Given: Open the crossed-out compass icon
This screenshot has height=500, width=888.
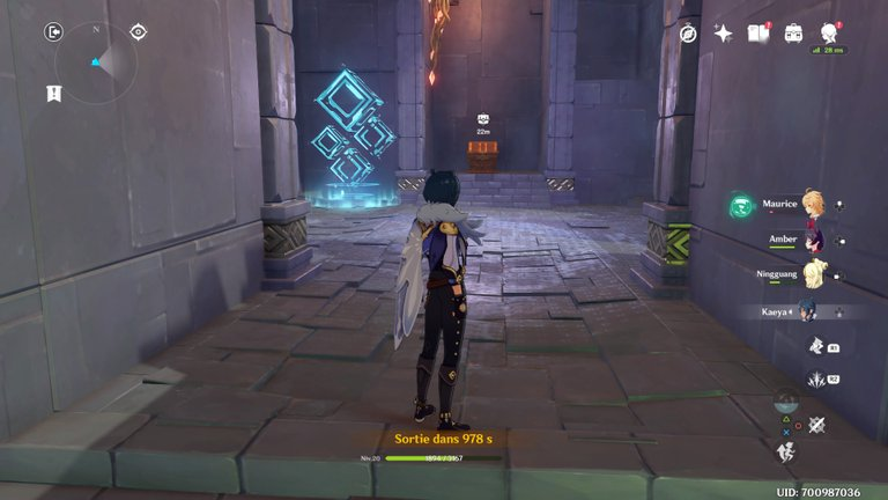Looking at the screenshot, I should pyautogui.click(x=688, y=33).
